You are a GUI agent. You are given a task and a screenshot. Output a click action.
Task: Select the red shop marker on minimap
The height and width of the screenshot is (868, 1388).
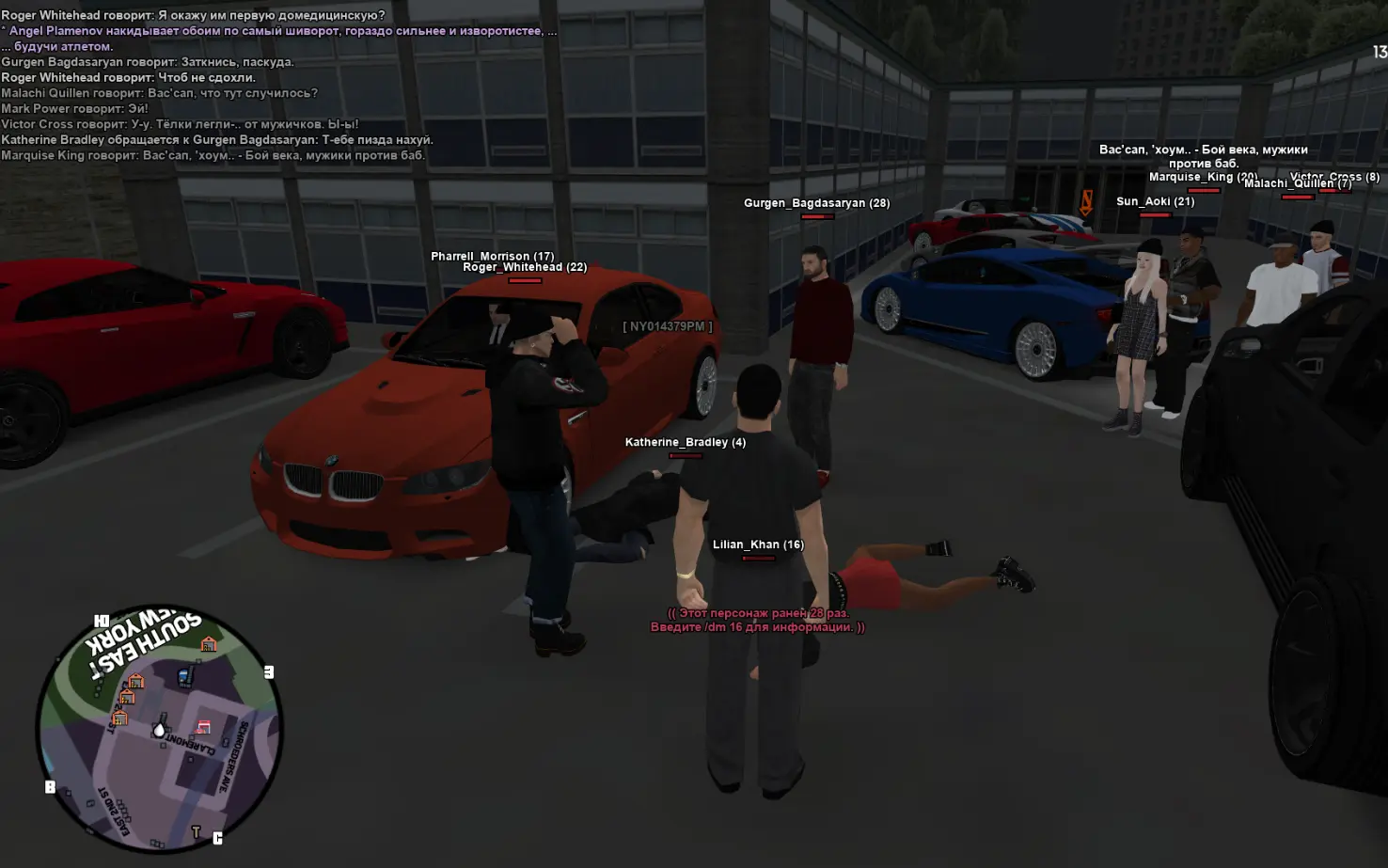coord(203,727)
